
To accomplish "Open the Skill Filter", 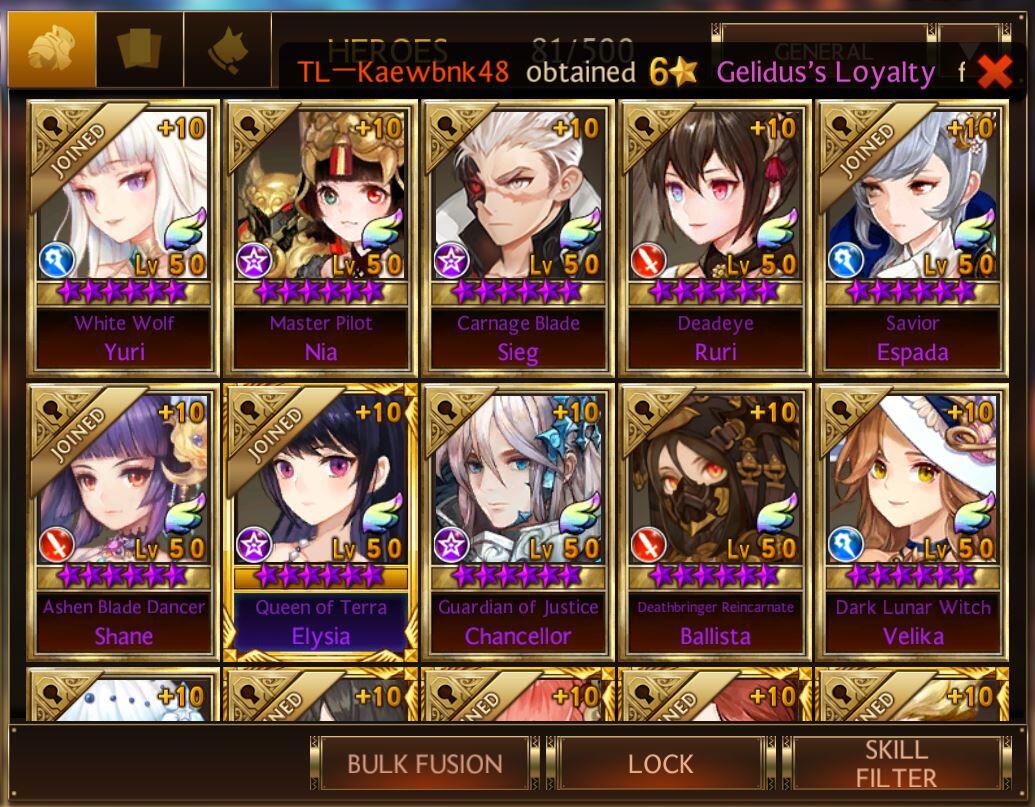I will pyautogui.click(x=896, y=765).
